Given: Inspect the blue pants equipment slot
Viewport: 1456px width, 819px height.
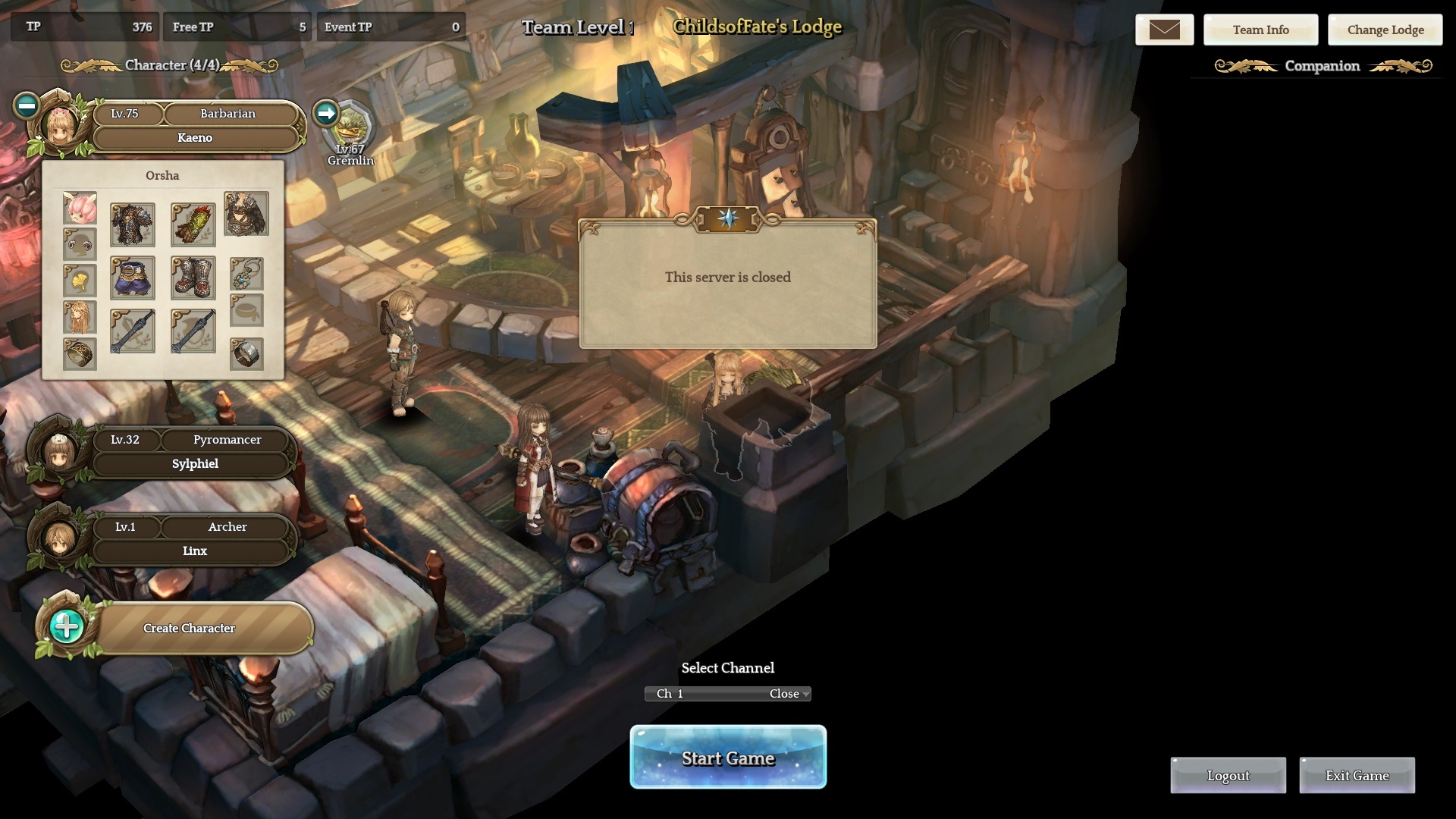Looking at the screenshot, I should (x=133, y=278).
